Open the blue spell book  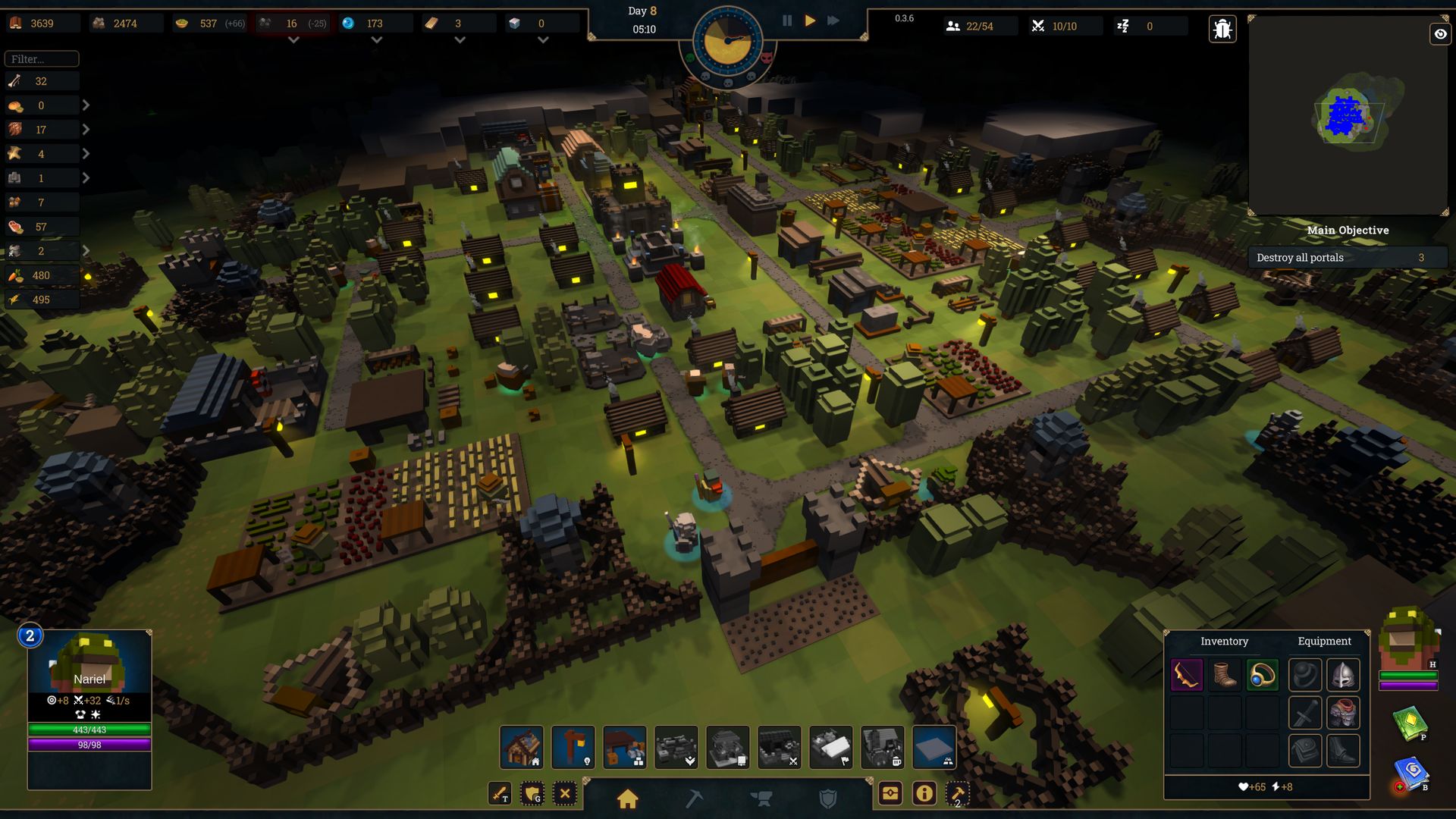[x=1411, y=773]
